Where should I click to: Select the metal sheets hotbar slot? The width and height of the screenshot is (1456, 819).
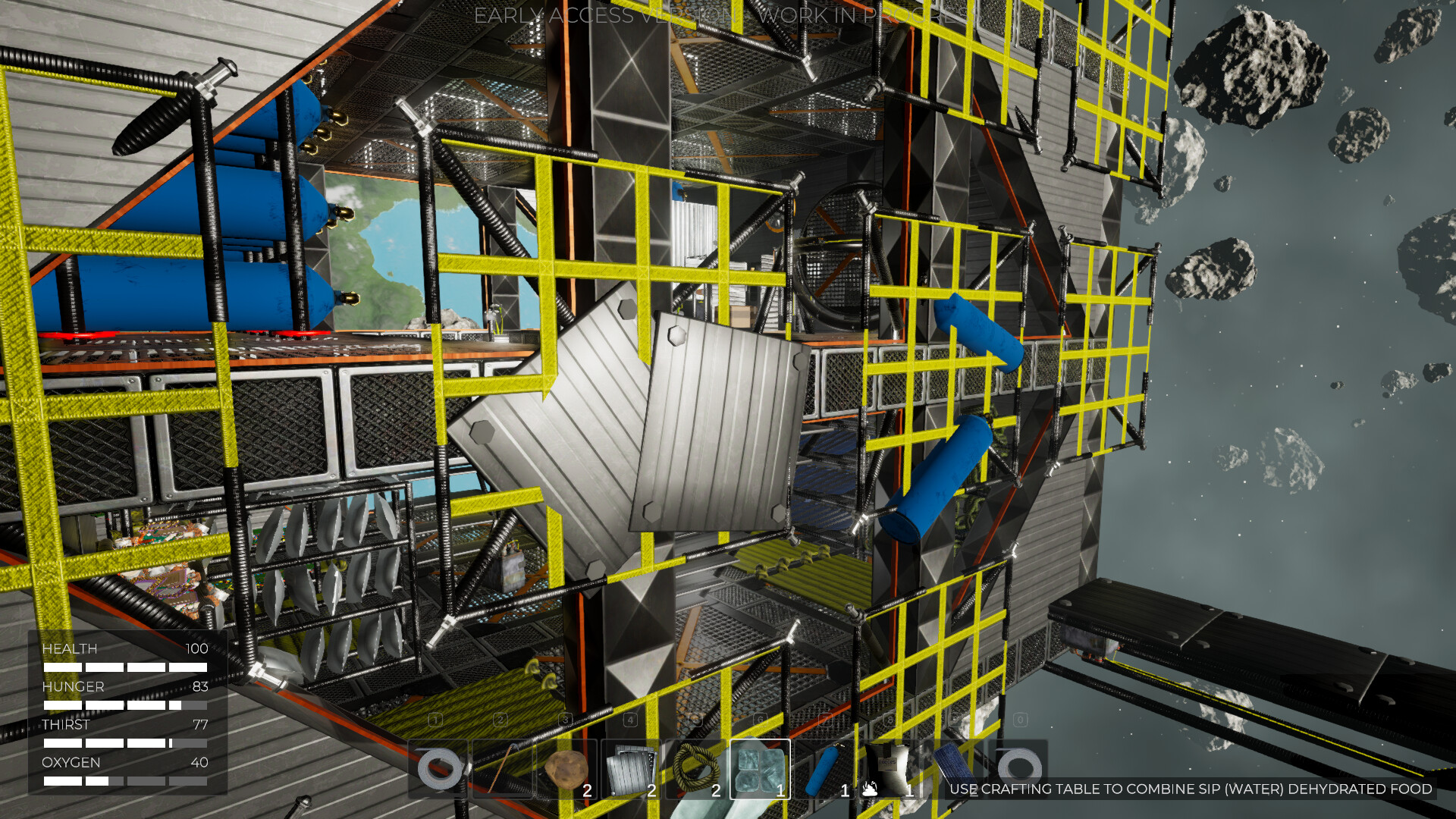[x=631, y=769]
